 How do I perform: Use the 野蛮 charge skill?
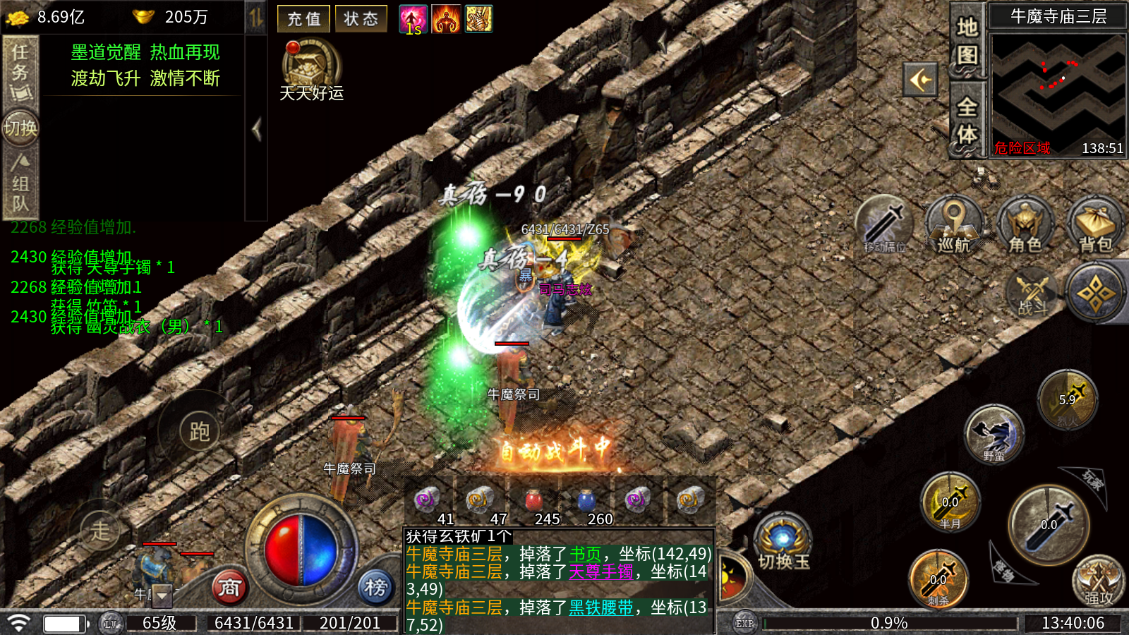[x=994, y=433]
